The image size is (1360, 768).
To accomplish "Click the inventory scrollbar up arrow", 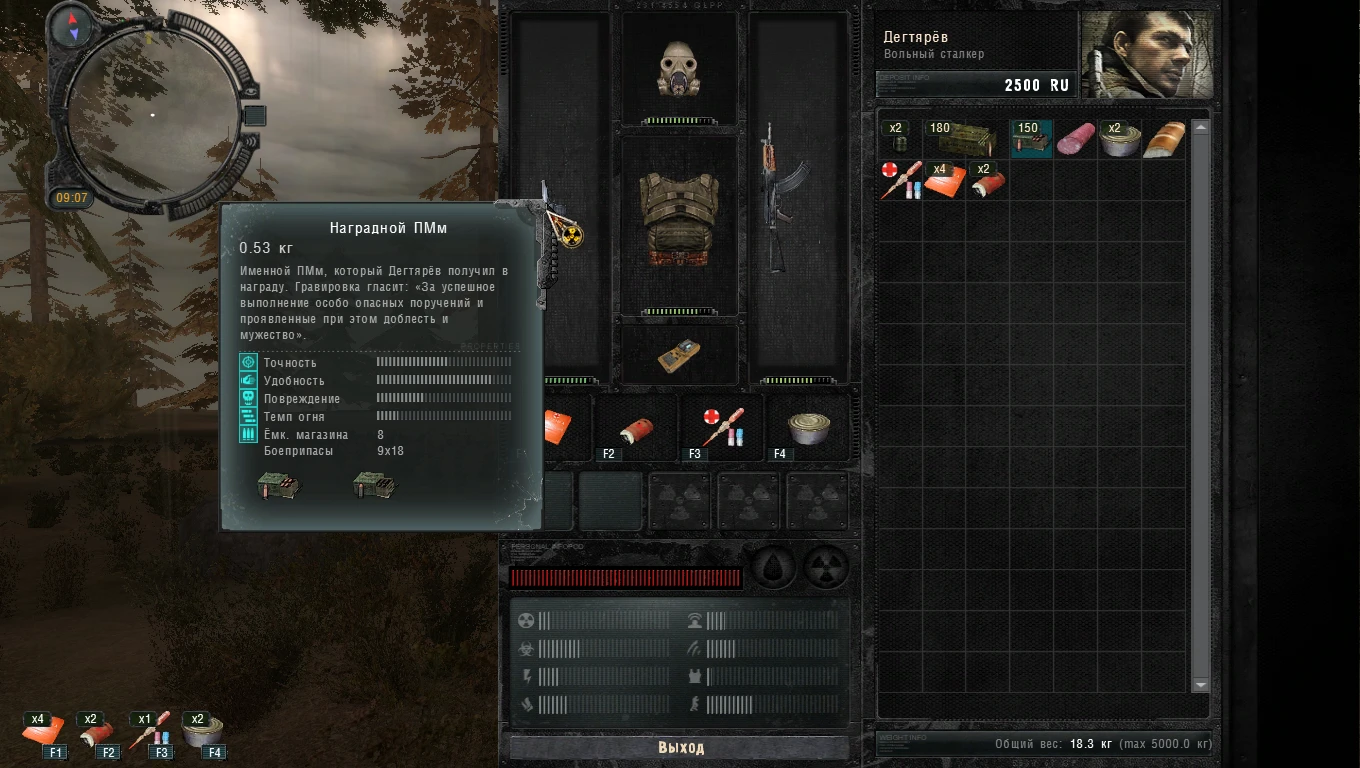I will click(1201, 127).
